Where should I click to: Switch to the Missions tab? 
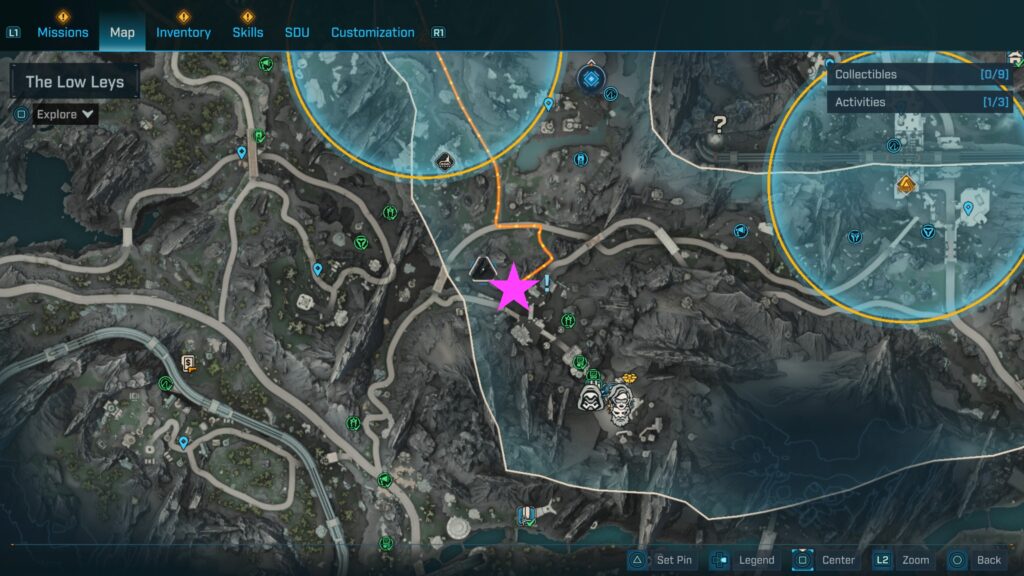(x=63, y=32)
